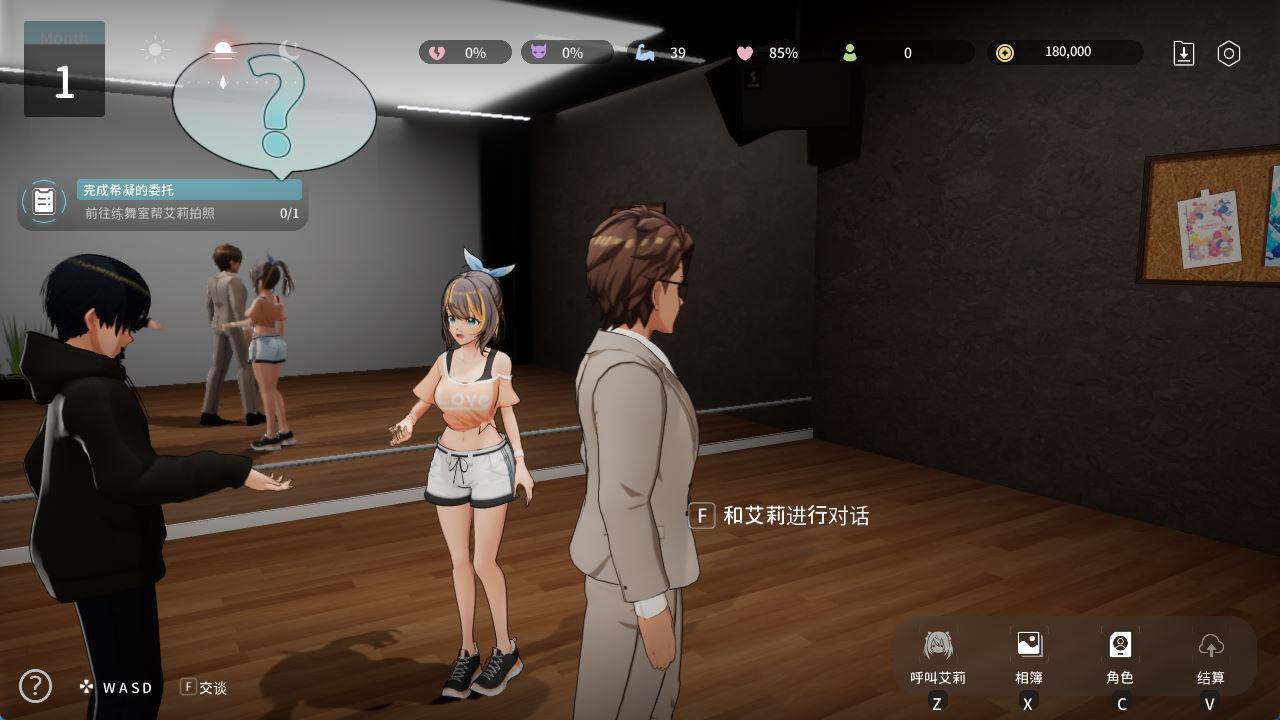Call Ellie with 呼叫艾莉 button
The image size is (1280, 720).
pyautogui.click(x=938, y=656)
